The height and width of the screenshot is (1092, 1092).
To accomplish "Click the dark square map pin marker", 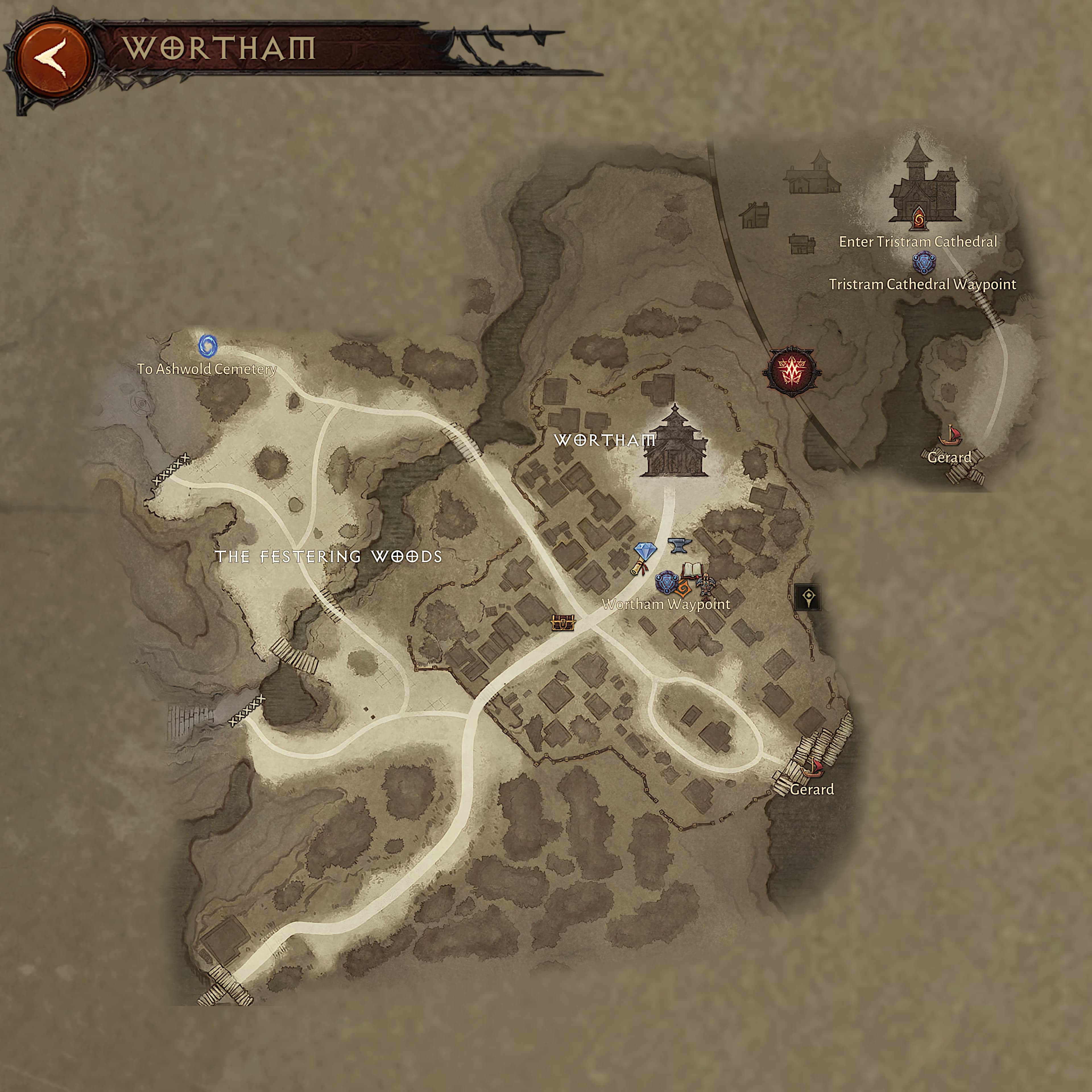I will [x=808, y=597].
